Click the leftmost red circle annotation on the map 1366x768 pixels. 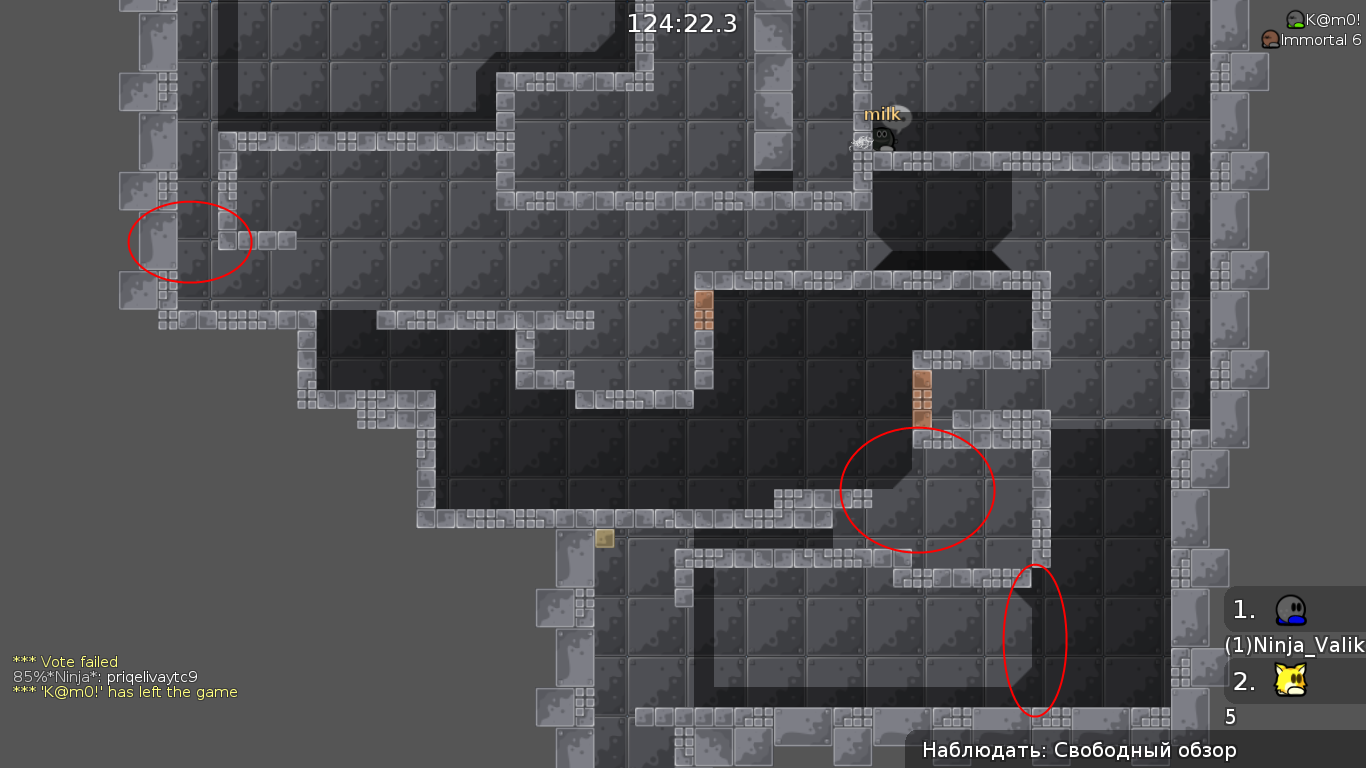click(x=190, y=241)
